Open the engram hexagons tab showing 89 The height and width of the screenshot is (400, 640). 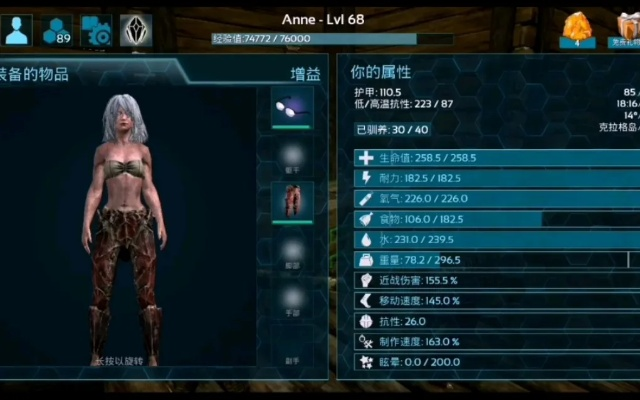[56, 30]
